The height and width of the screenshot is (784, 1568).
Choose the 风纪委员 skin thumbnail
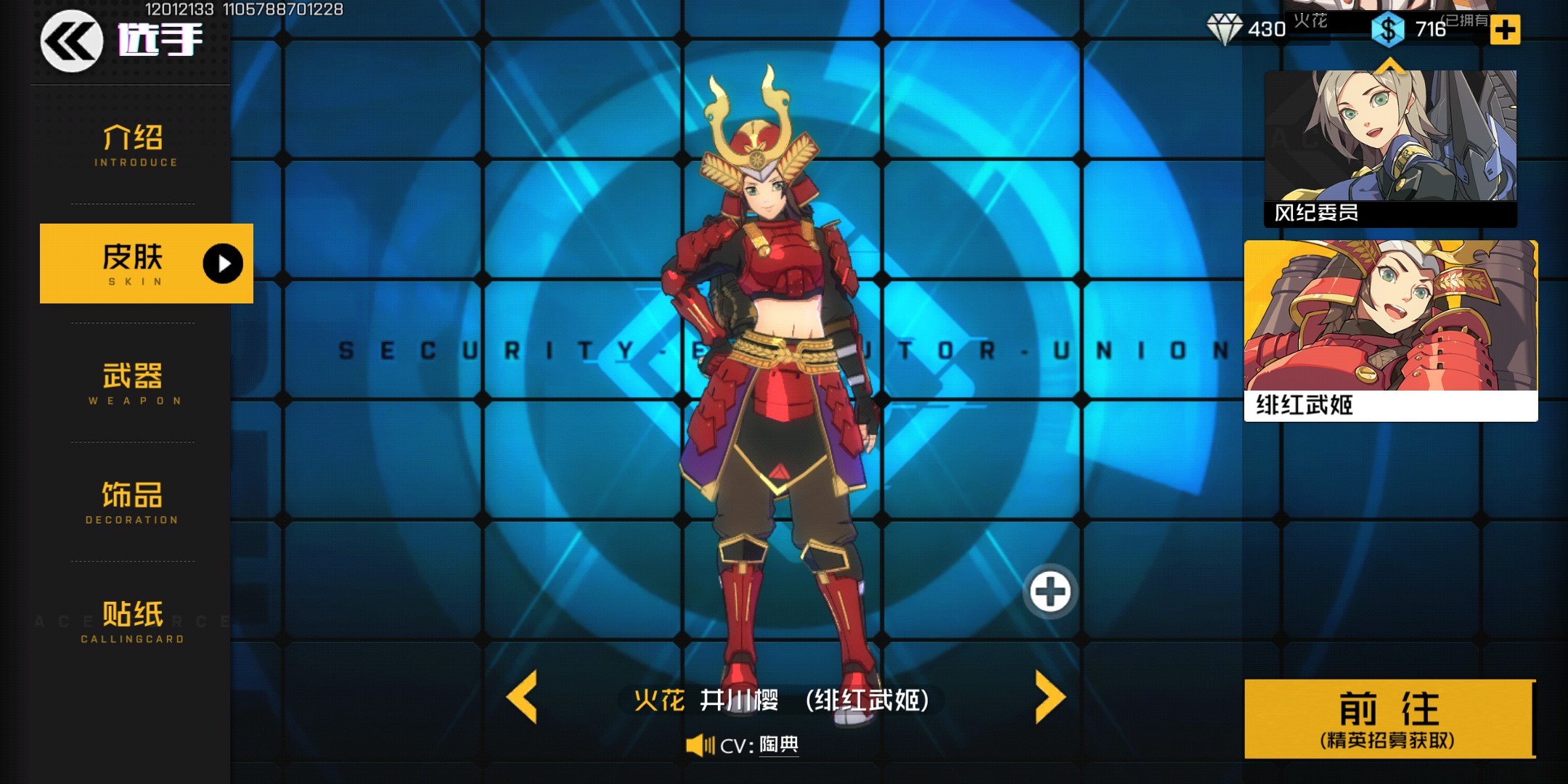[1389, 147]
